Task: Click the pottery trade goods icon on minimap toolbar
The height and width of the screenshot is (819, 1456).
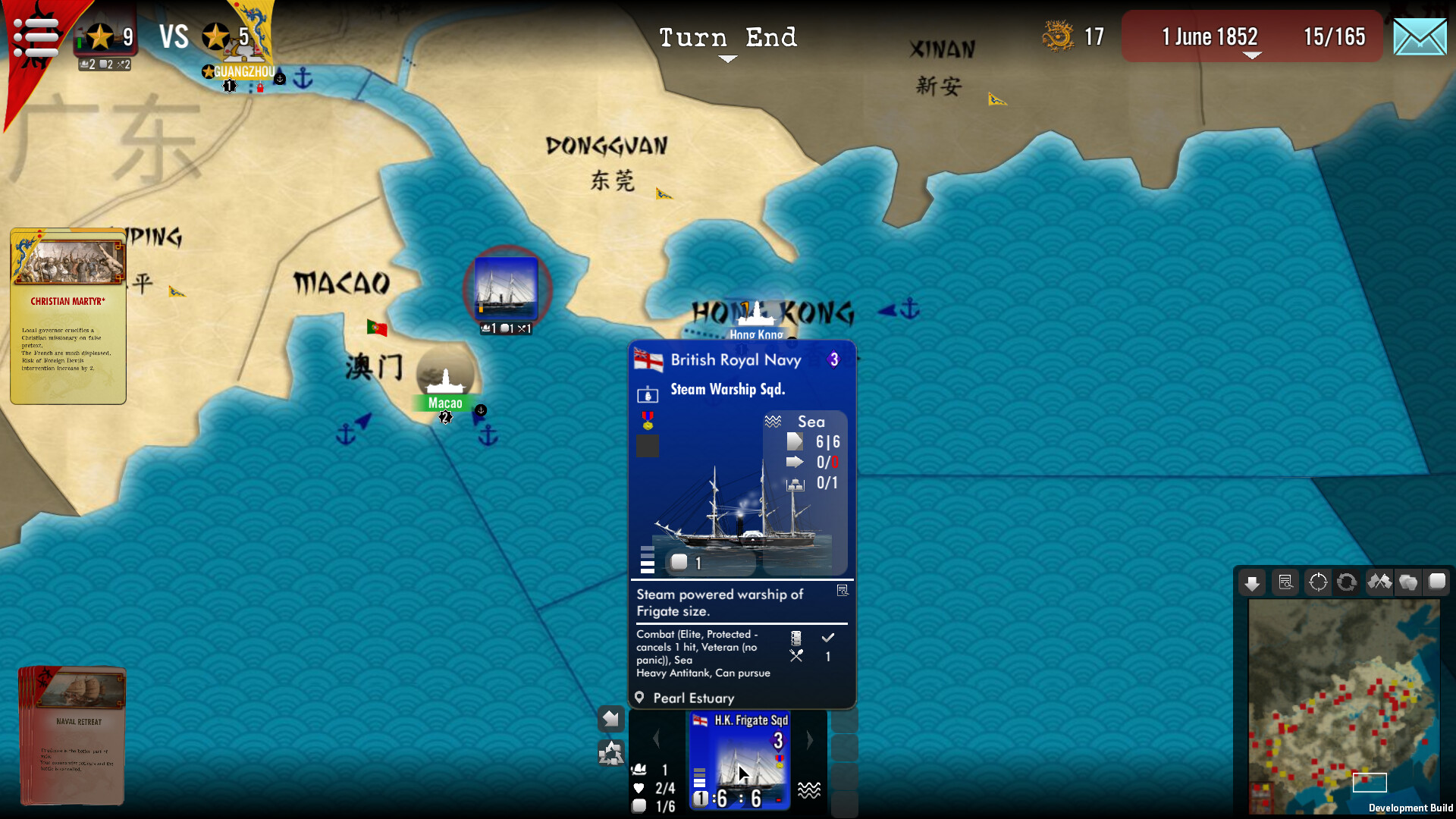Action: point(1409,582)
